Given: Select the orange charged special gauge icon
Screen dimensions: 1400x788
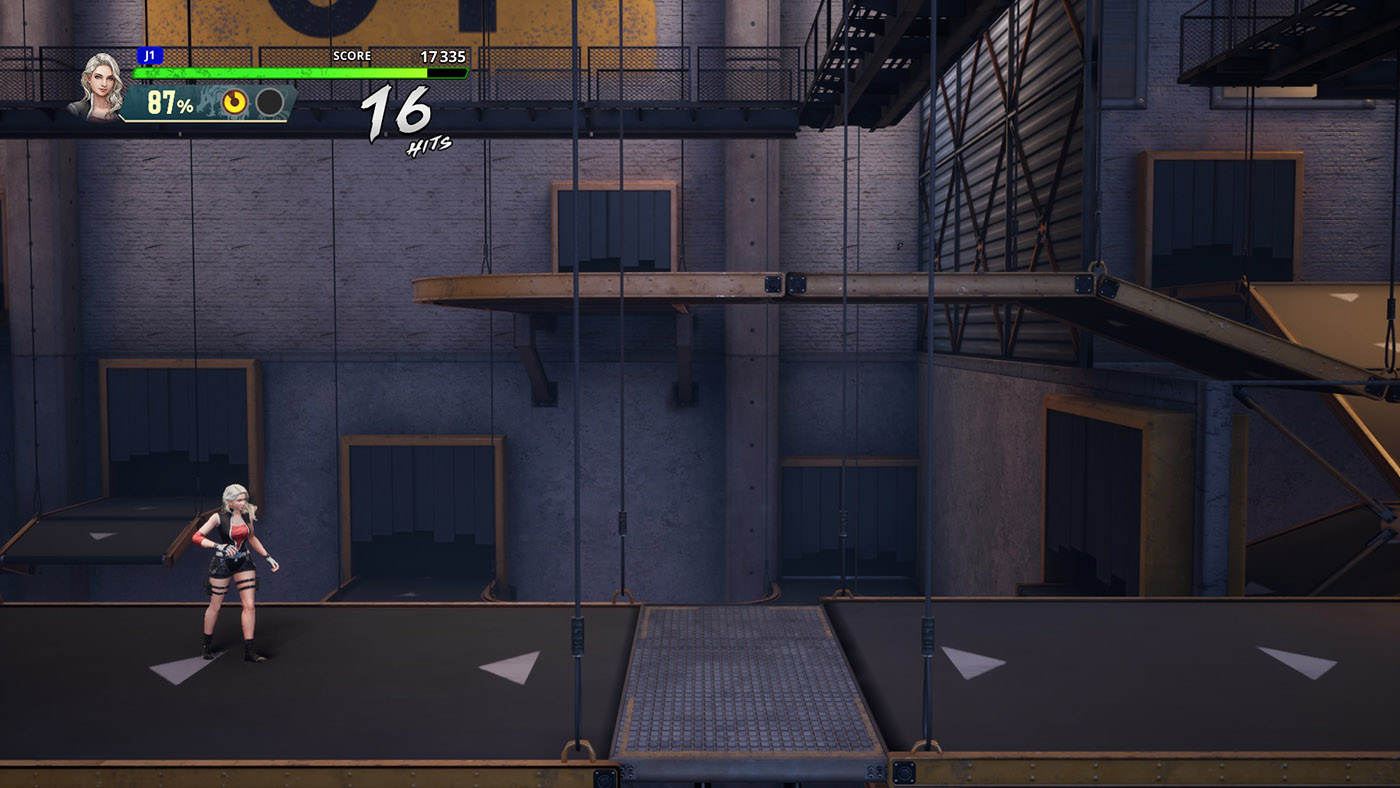Looking at the screenshot, I should click(236, 102).
